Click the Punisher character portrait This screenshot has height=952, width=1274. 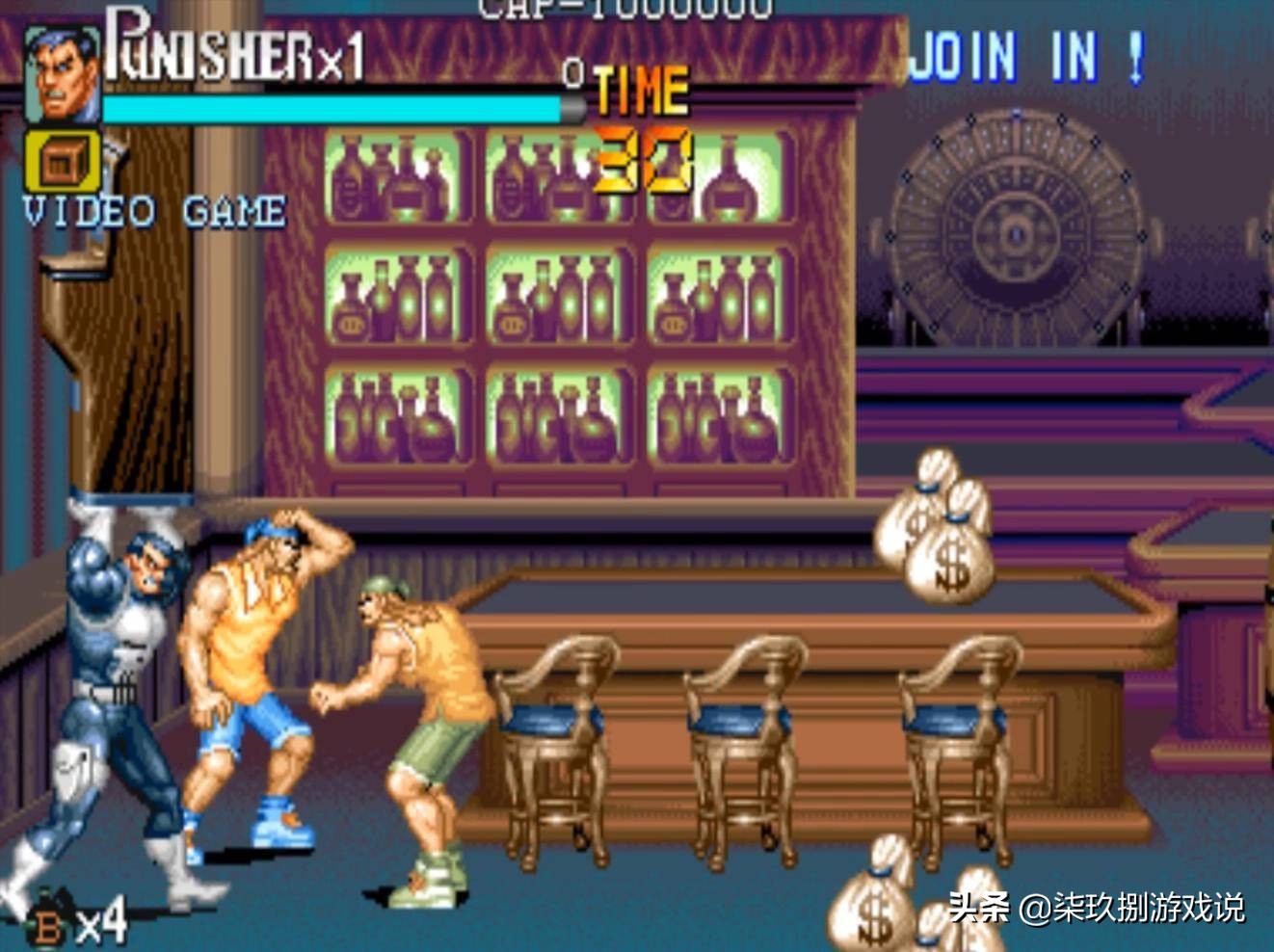(62, 75)
